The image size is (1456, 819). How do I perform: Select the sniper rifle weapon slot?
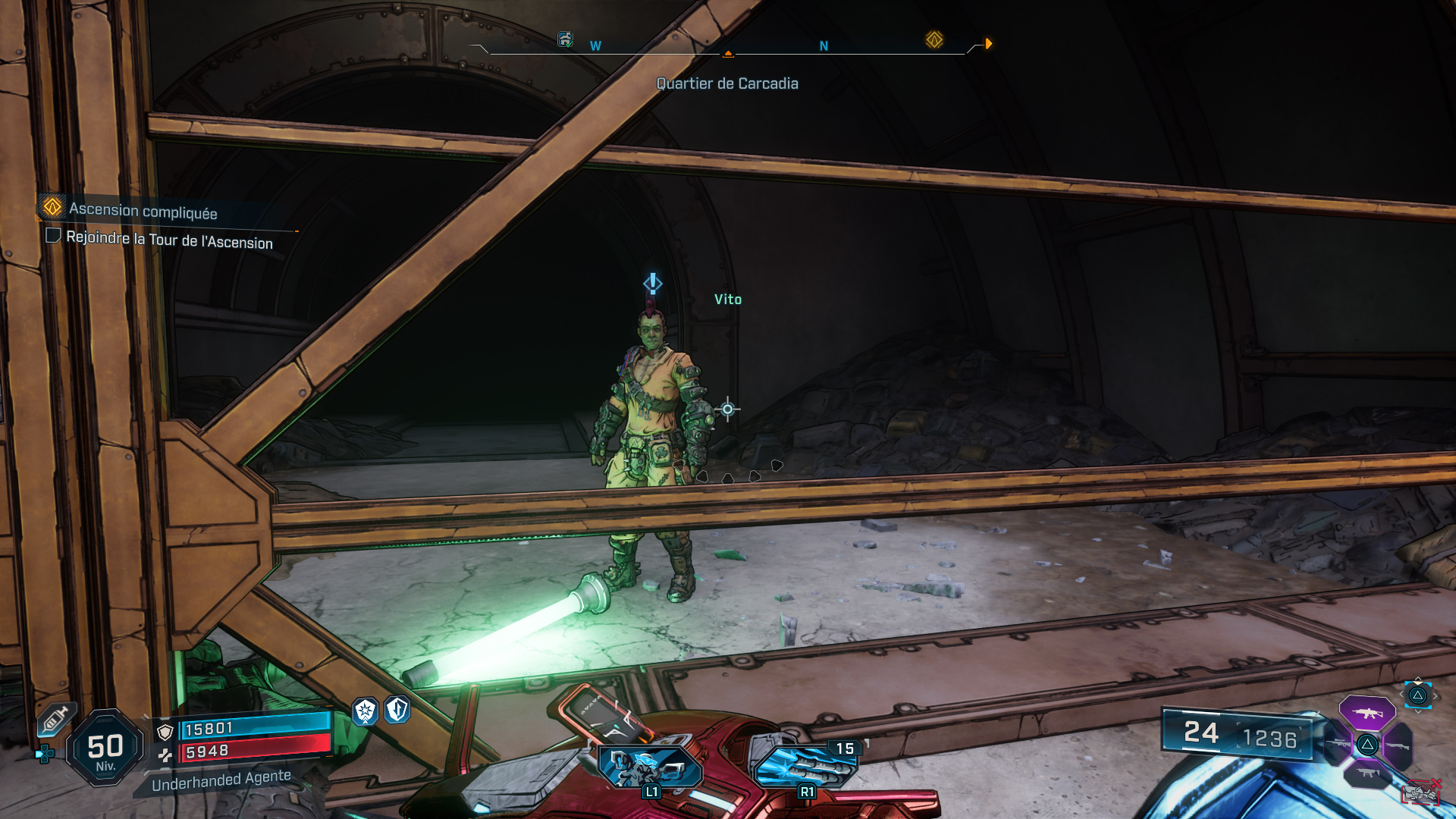click(1338, 744)
